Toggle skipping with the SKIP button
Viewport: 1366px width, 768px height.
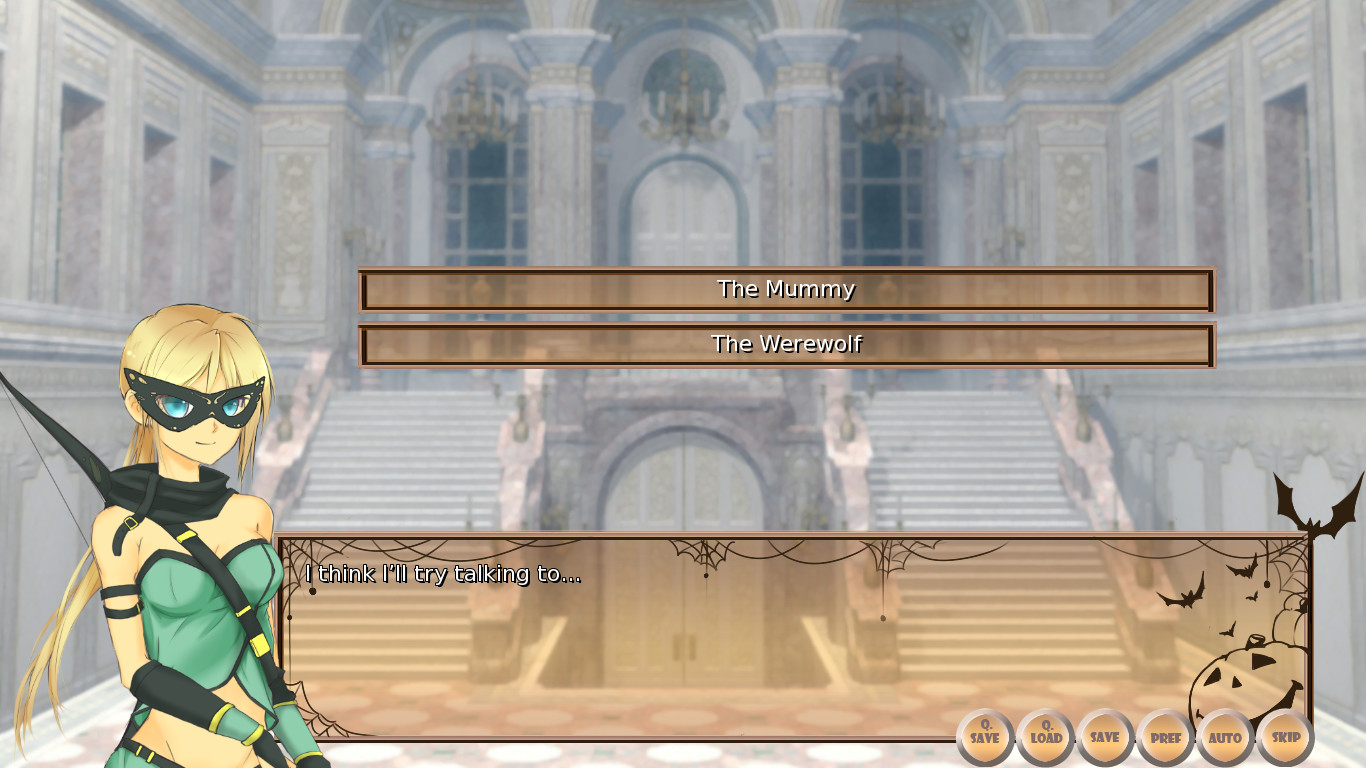[1285, 737]
